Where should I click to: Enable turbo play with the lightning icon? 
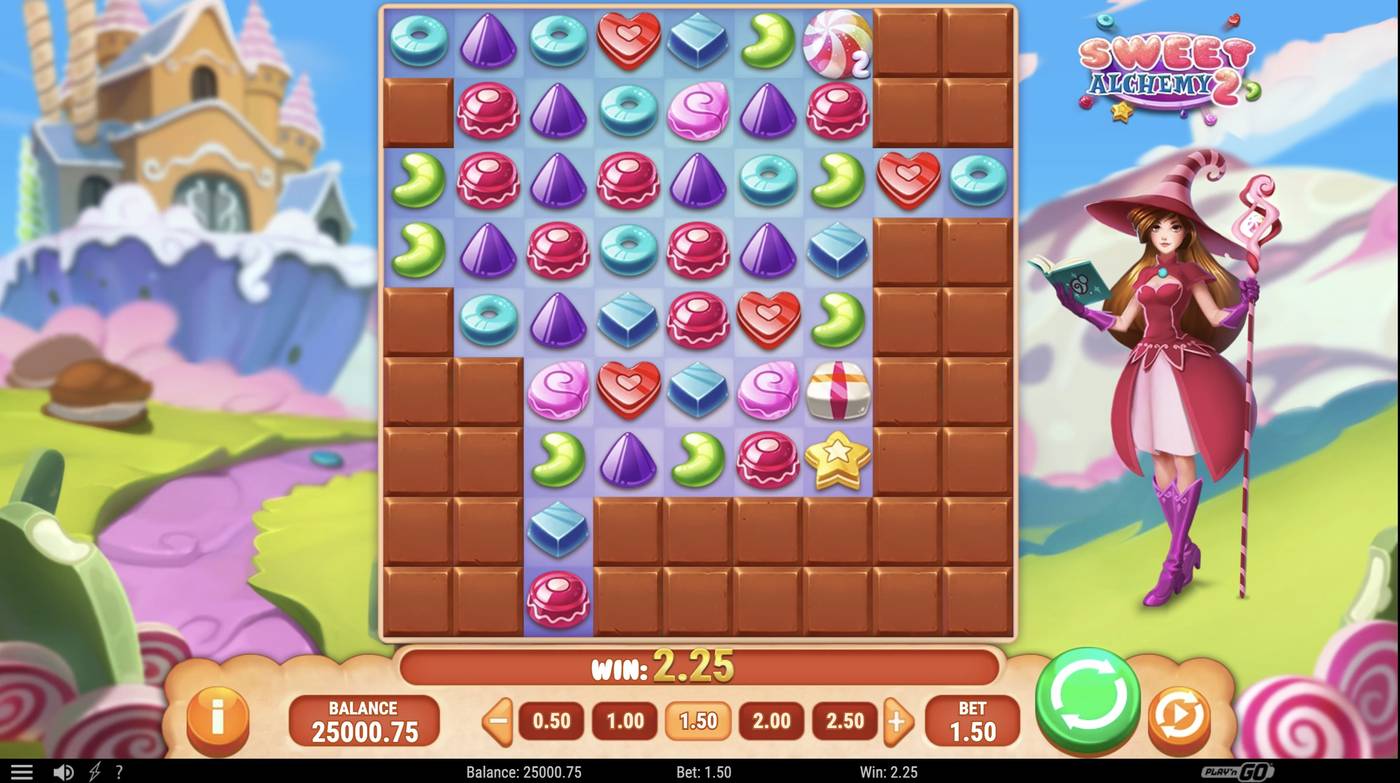[93, 772]
